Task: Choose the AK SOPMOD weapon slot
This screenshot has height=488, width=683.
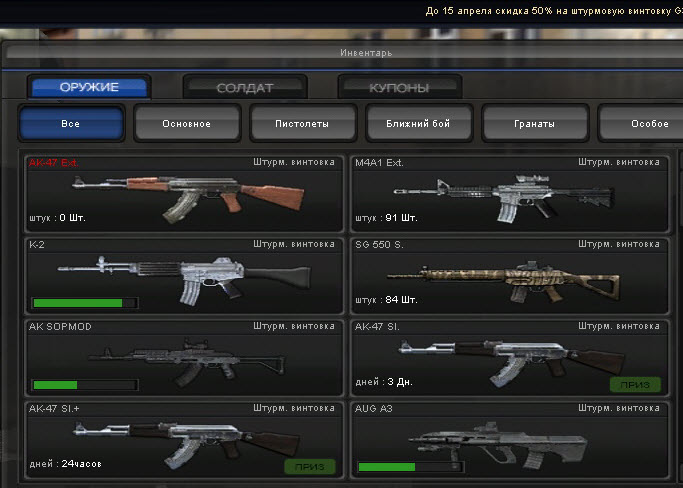Action: tap(182, 357)
